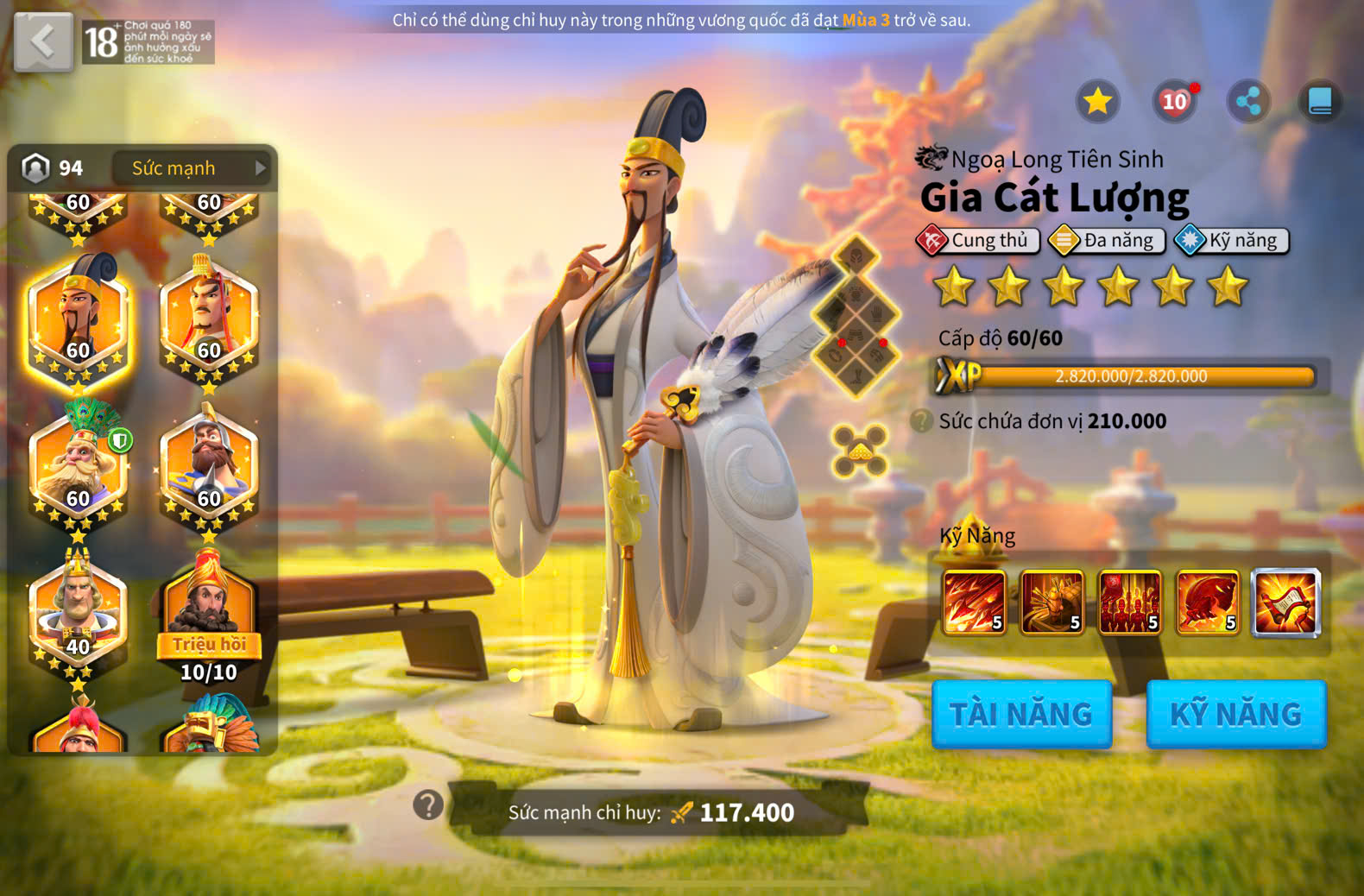Select the peacock-feather bearded commander portrait

pos(78,466)
